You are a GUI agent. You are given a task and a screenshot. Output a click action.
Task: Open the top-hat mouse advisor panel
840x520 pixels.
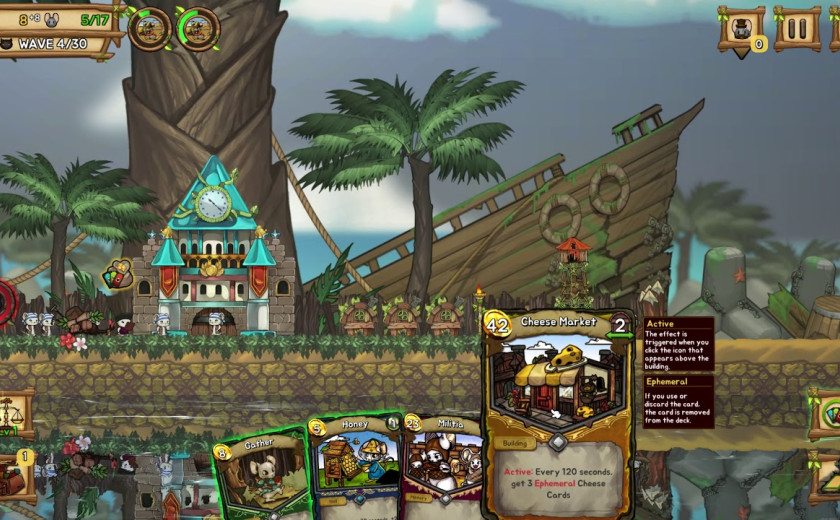click(x=741, y=28)
